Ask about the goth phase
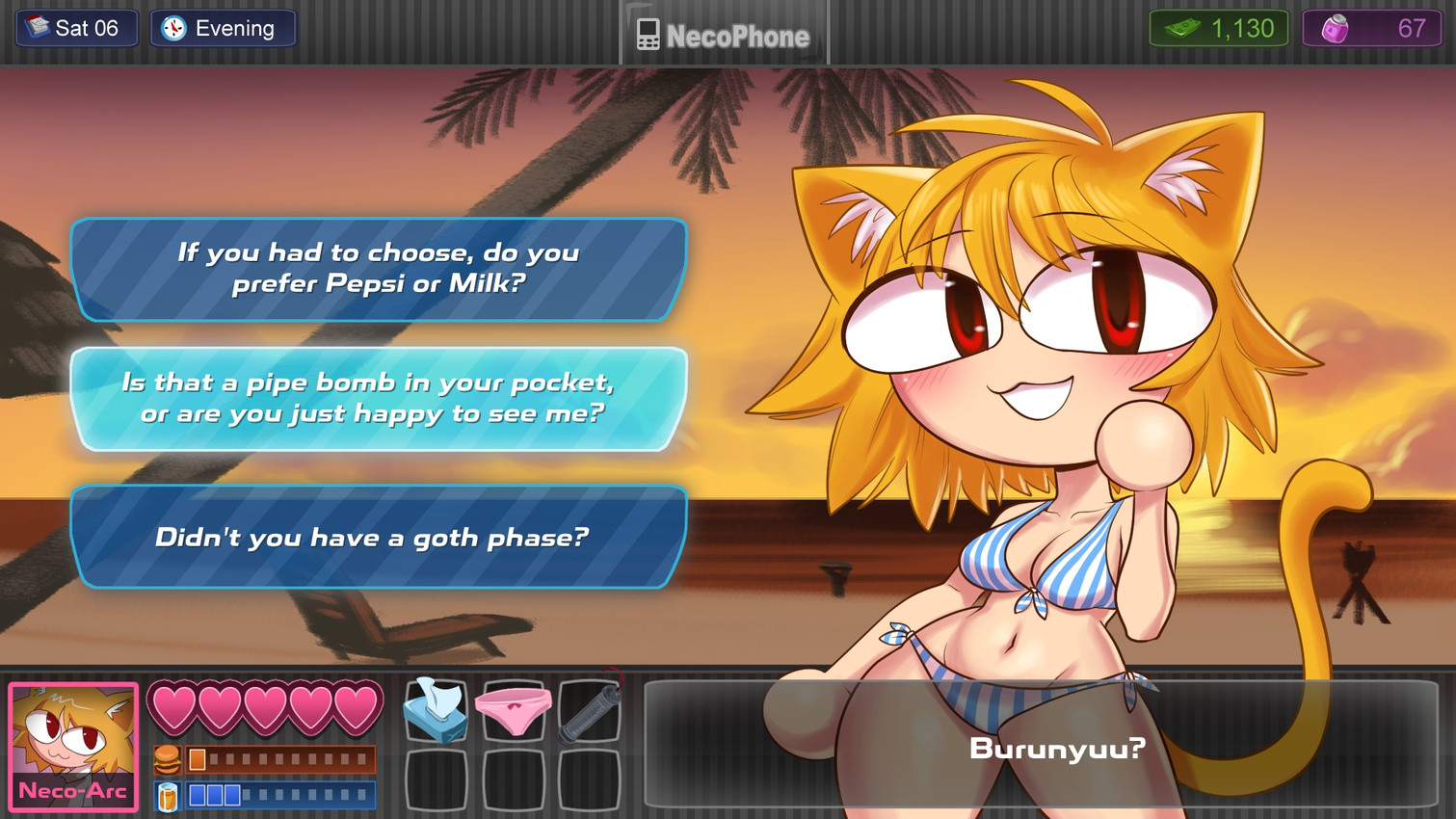This screenshot has width=1456, height=819. [x=379, y=537]
